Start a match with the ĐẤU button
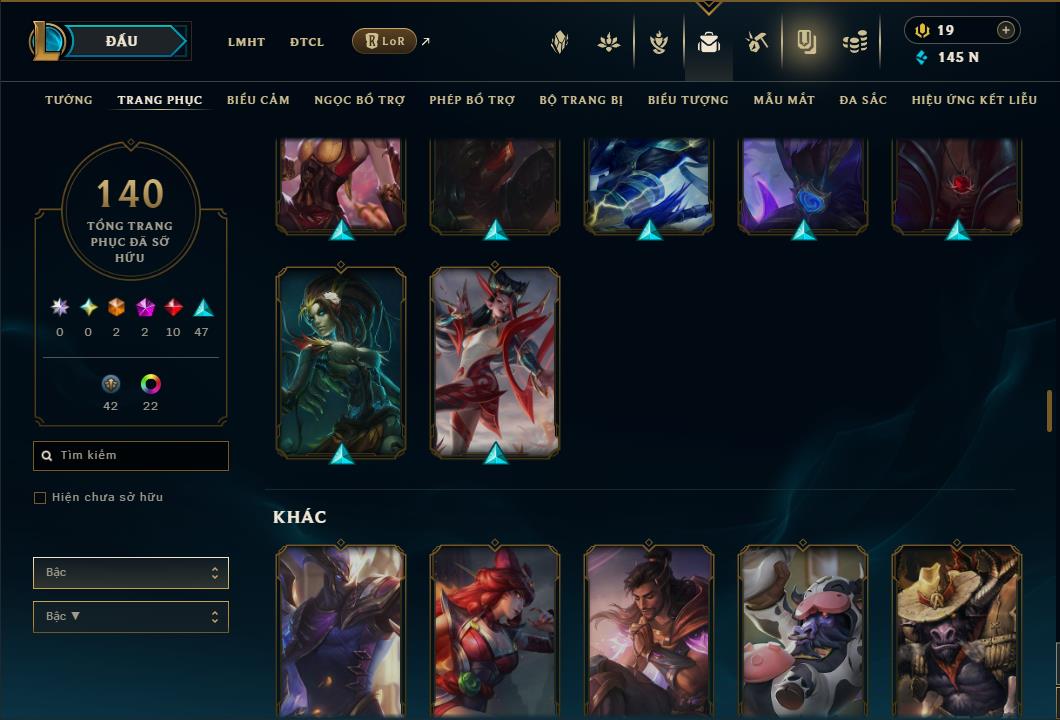This screenshot has height=720, width=1060. [x=122, y=41]
